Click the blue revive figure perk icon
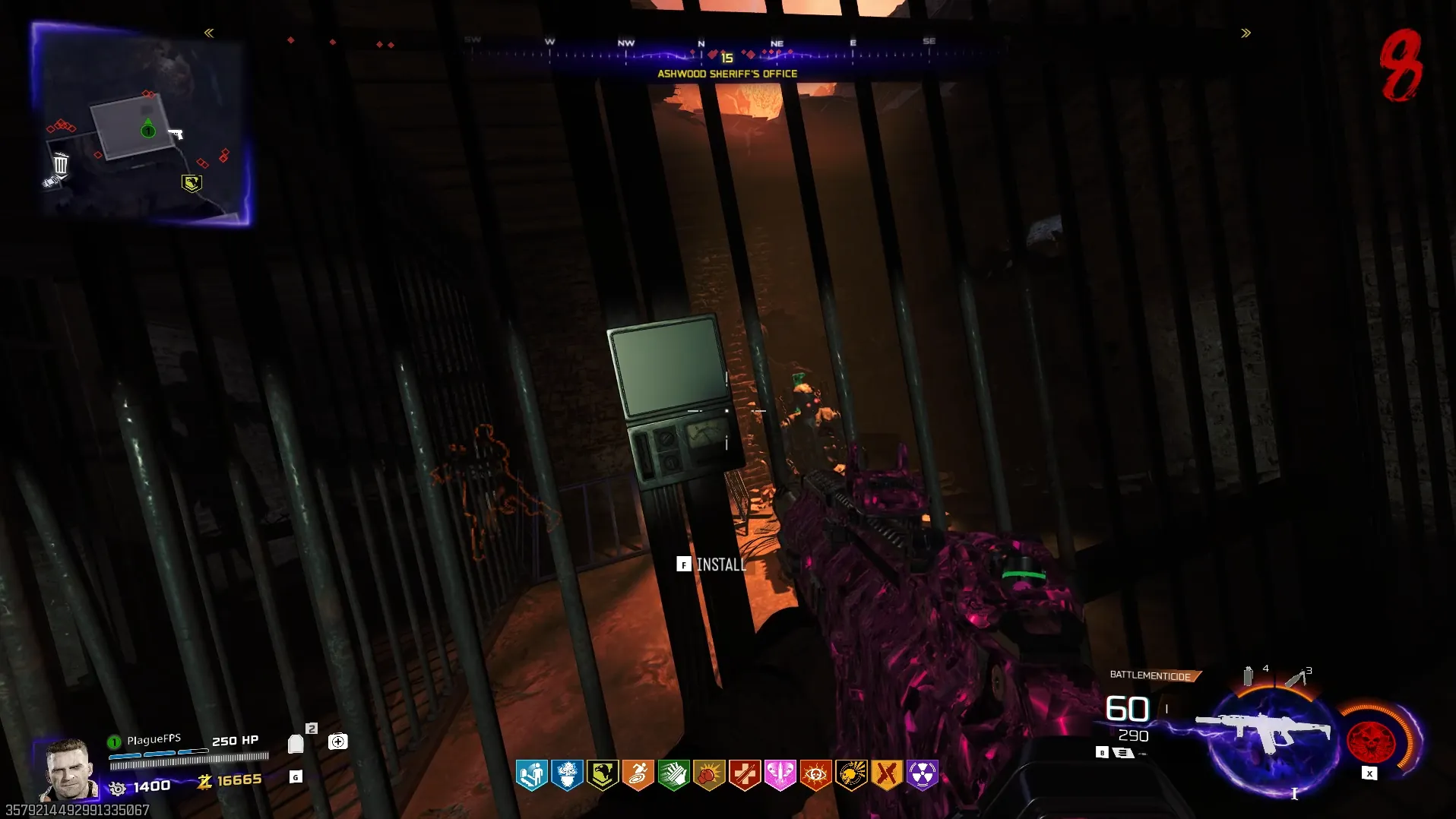 click(531, 775)
